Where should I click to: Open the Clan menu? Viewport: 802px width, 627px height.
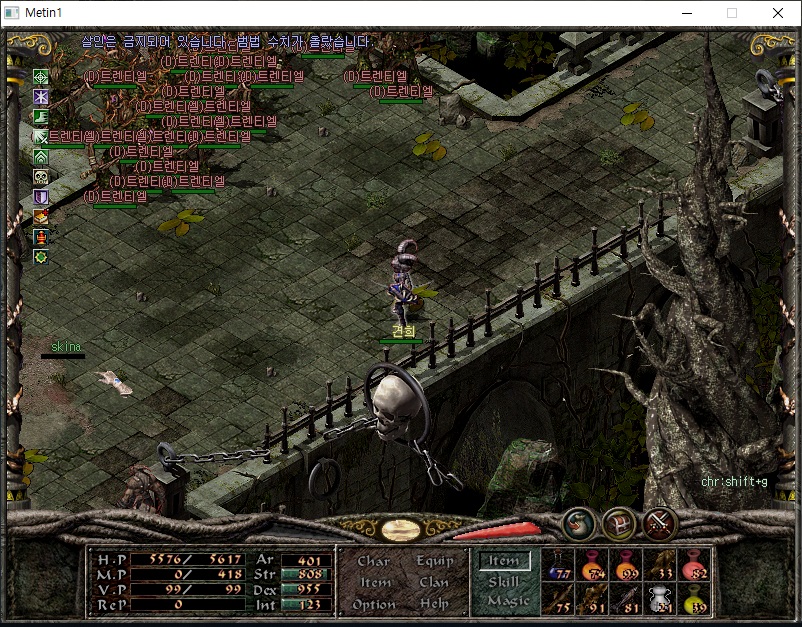(x=434, y=582)
